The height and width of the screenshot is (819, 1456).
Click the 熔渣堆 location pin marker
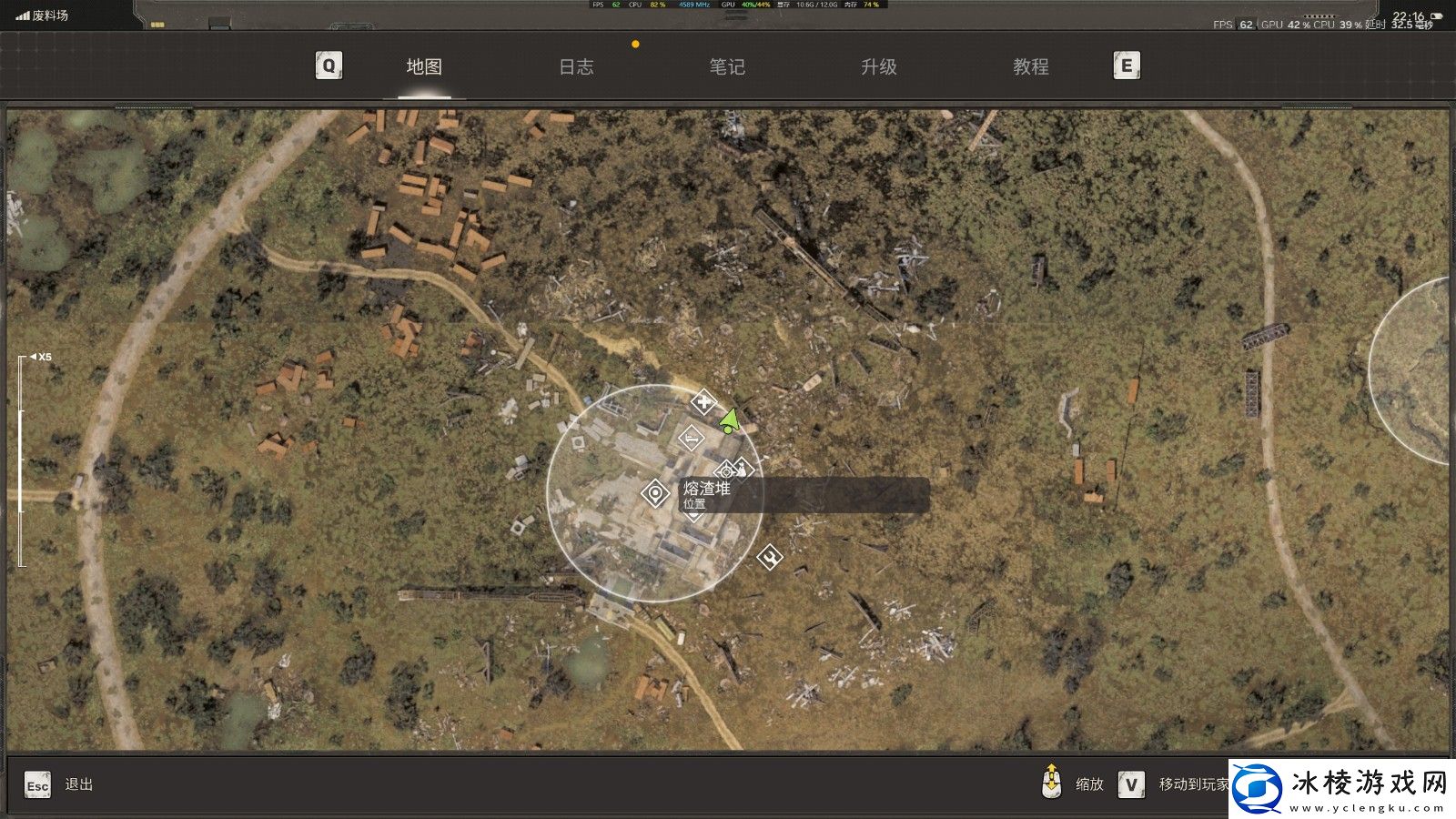655,493
